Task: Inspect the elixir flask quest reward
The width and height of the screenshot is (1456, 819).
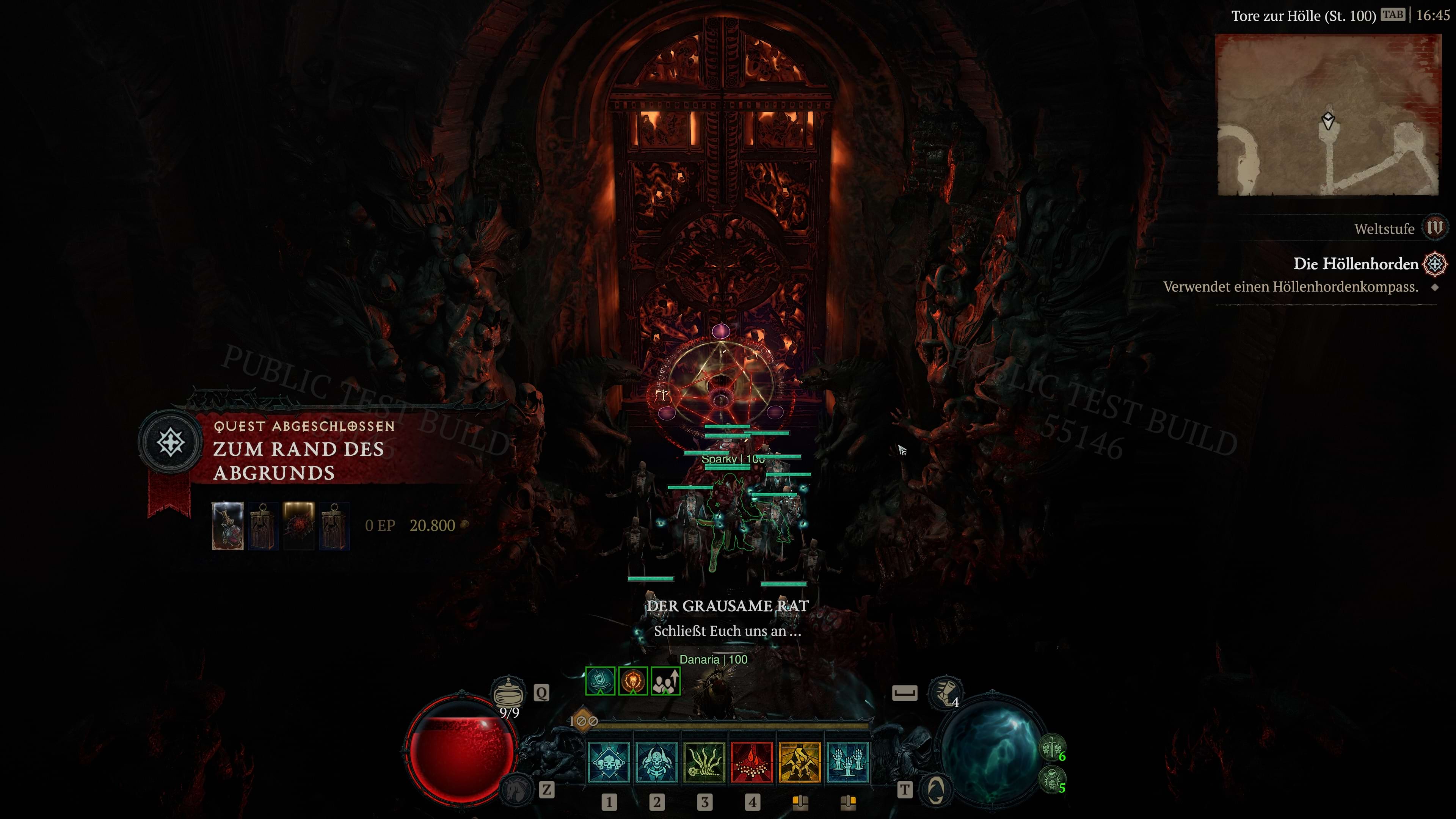Action: coord(228,526)
